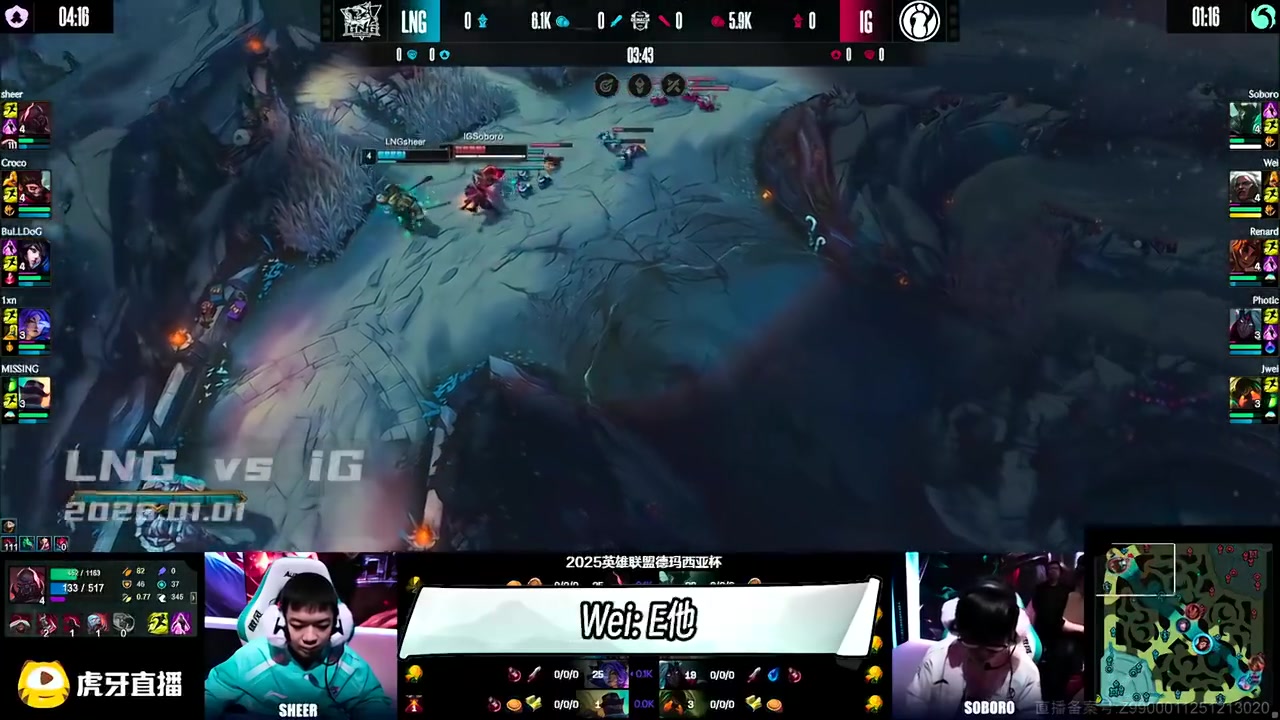The height and width of the screenshot is (720, 1280).
Task: Select sheer's champion portrait
Action: (x=35, y=119)
